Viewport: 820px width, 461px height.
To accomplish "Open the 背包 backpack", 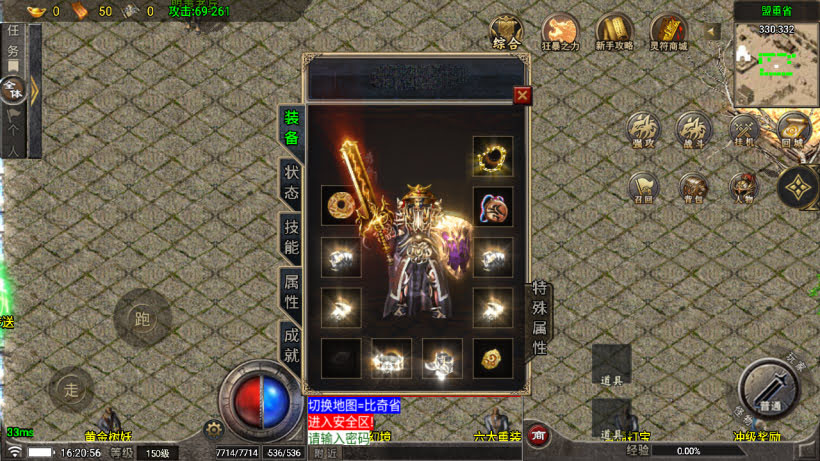I will coord(693,187).
